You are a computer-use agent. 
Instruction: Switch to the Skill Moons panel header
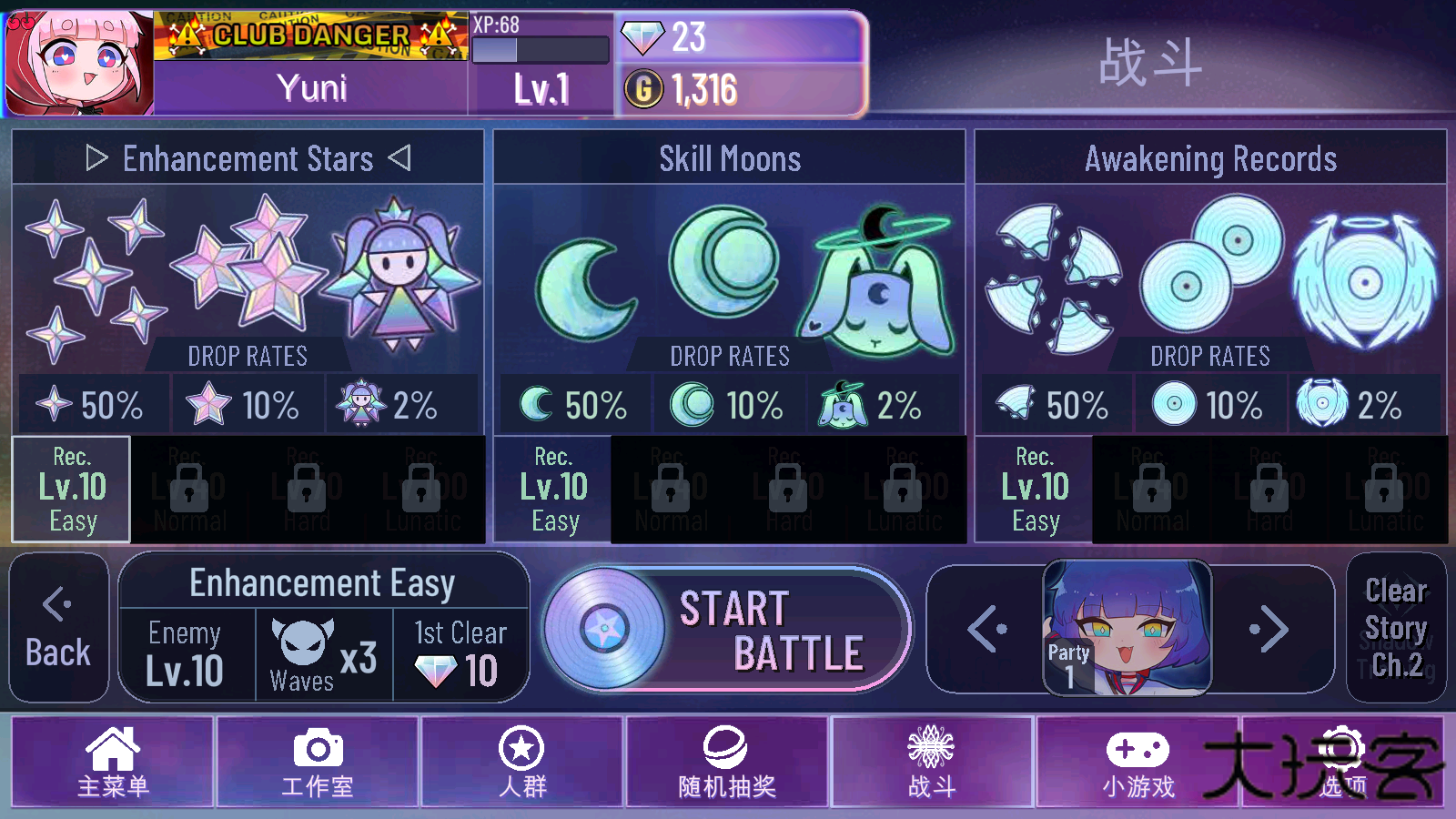(731, 158)
